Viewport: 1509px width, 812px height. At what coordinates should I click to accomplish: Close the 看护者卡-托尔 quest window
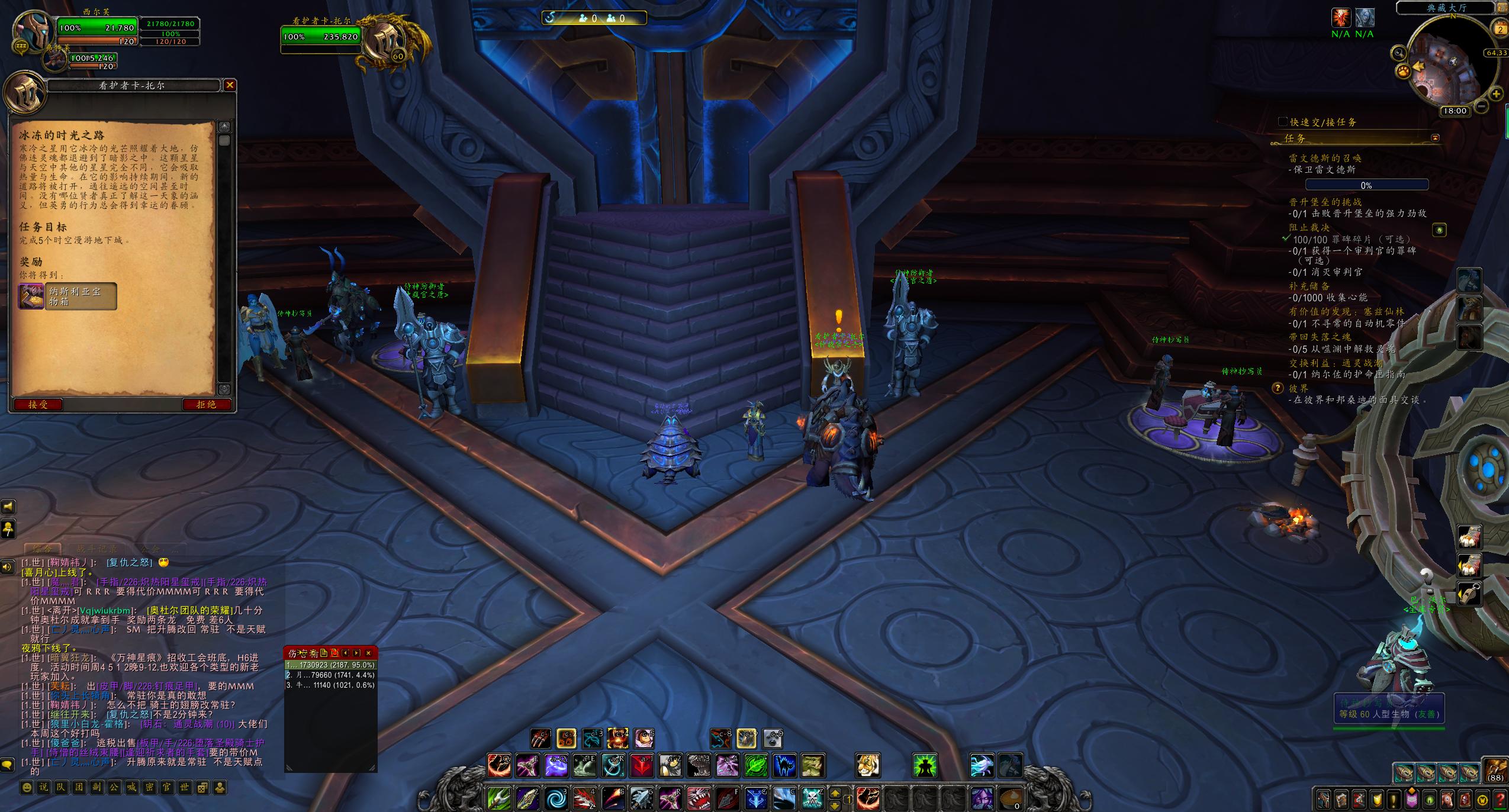[x=230, y=85]
